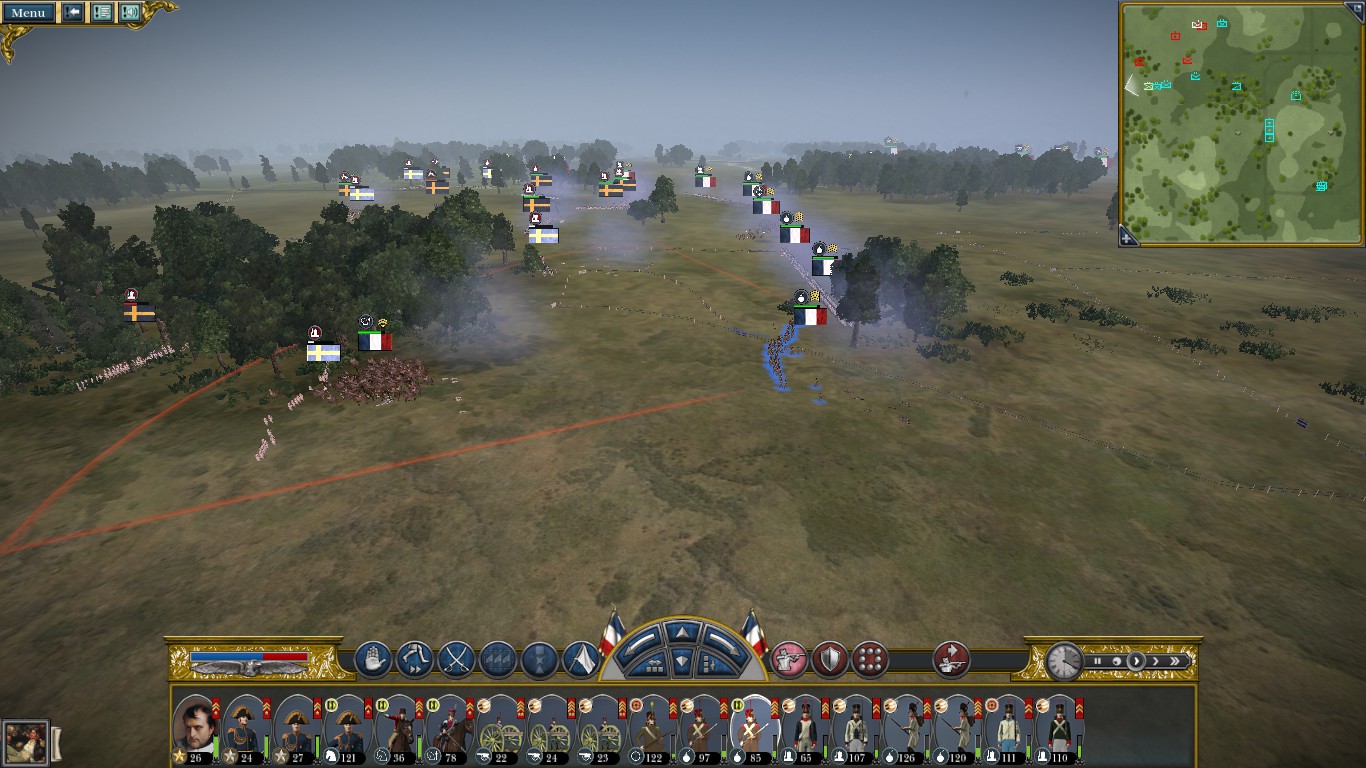Screen dimensions: 1366x768
Task: Click the exclamation arrow notification button
Action: [73, 13]
